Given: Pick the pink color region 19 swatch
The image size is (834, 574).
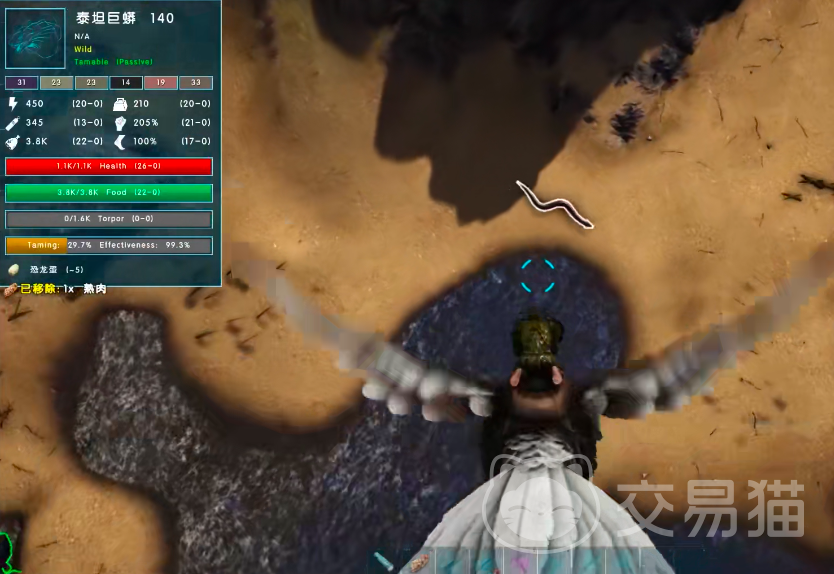Looking at the screenshot, I should pyautogui.click(x=160, y=83).
